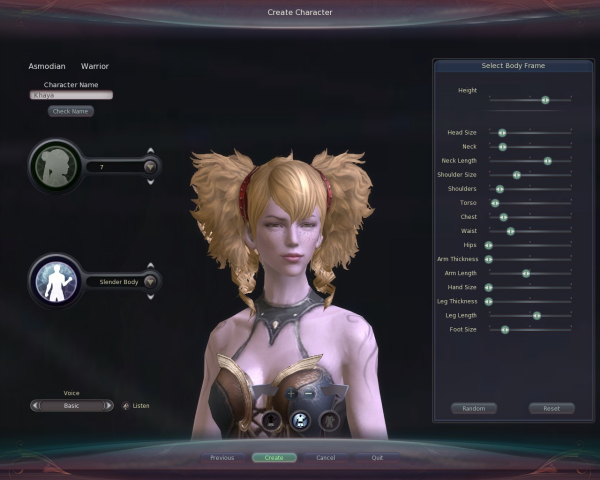Go back with the Previous button

click(x=222, y=457)
